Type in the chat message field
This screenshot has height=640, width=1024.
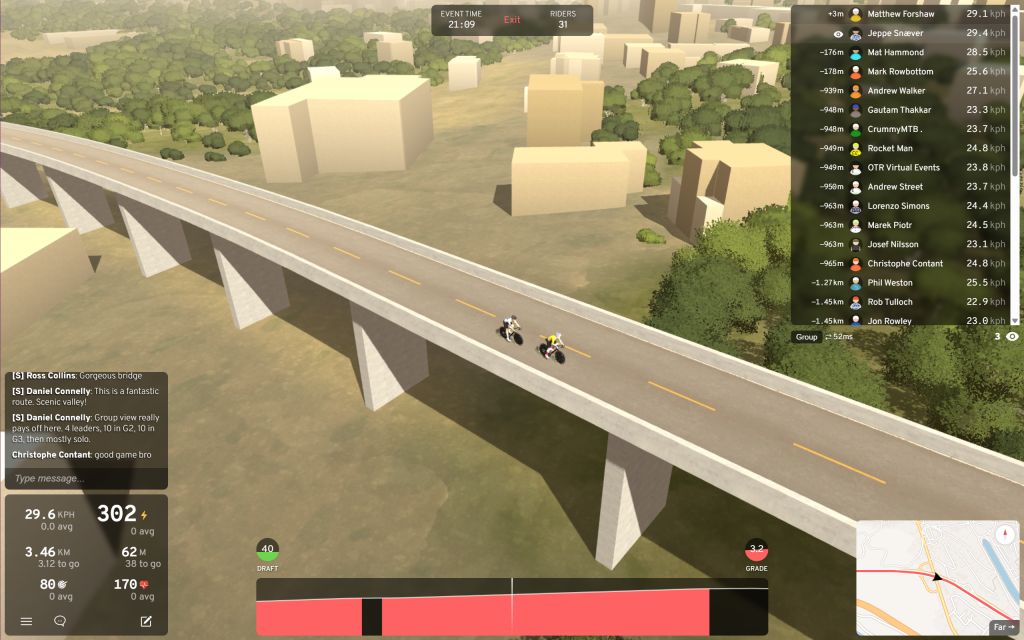pos(85,478)
